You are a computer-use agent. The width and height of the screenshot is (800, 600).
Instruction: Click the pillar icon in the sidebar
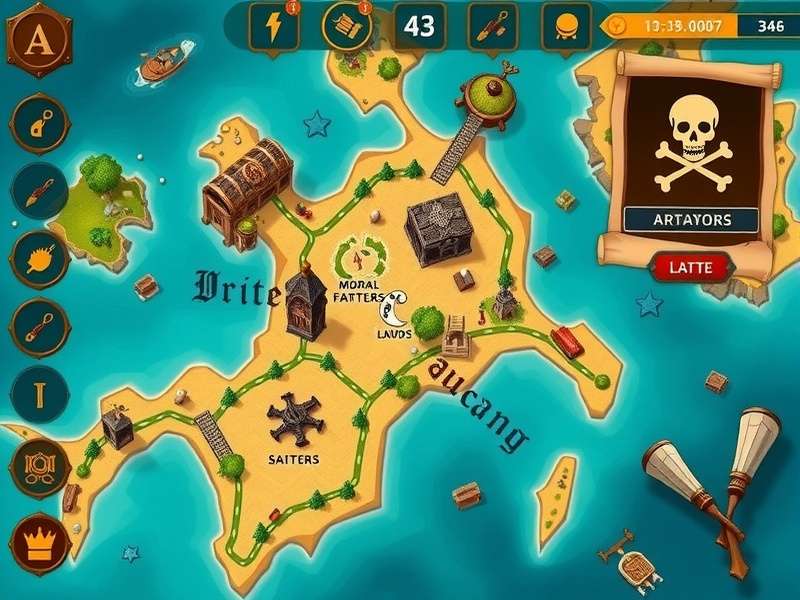(40, 394)
